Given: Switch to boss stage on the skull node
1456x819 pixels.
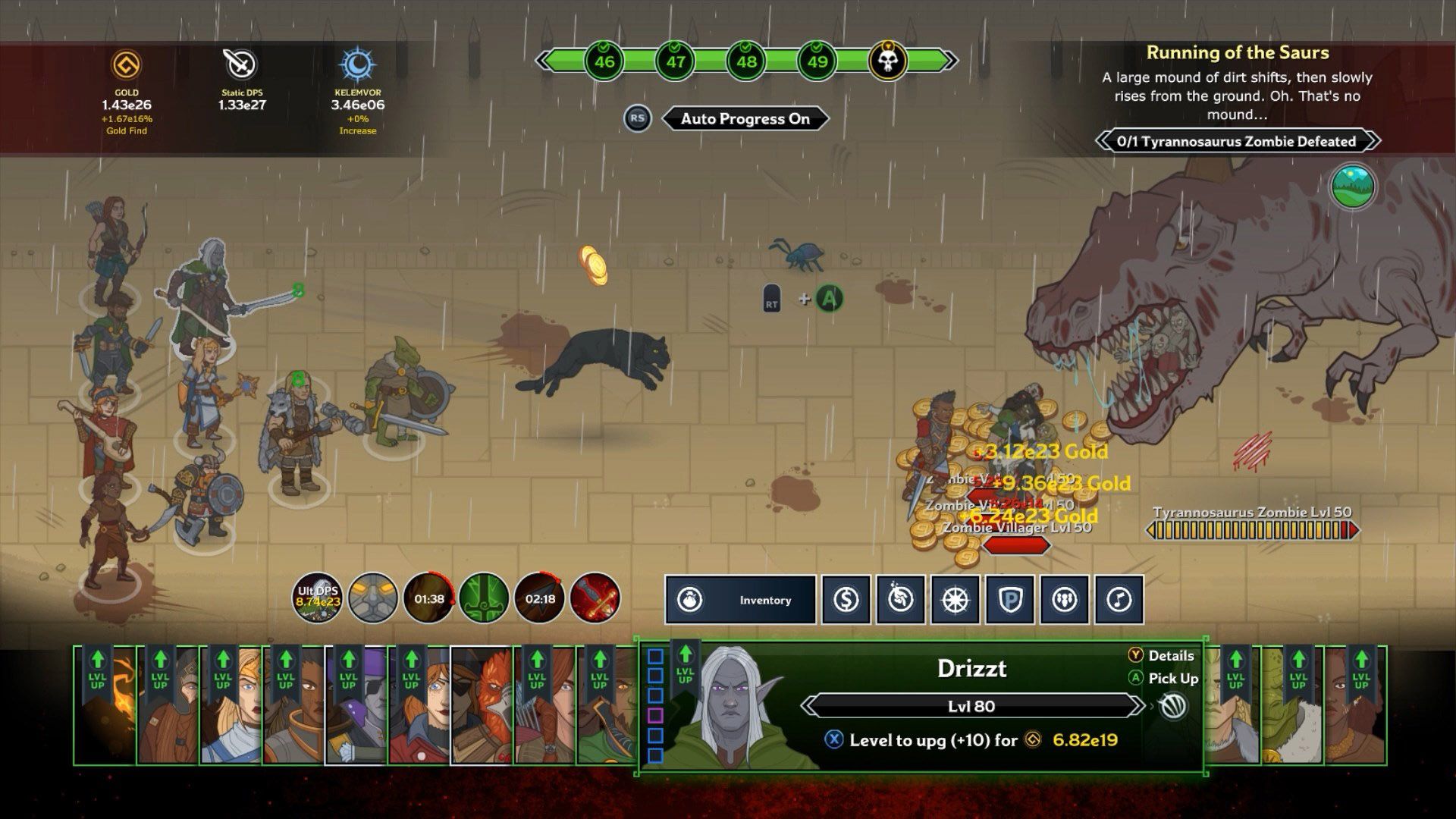Looking at the screenshot, I should (888, 61).
